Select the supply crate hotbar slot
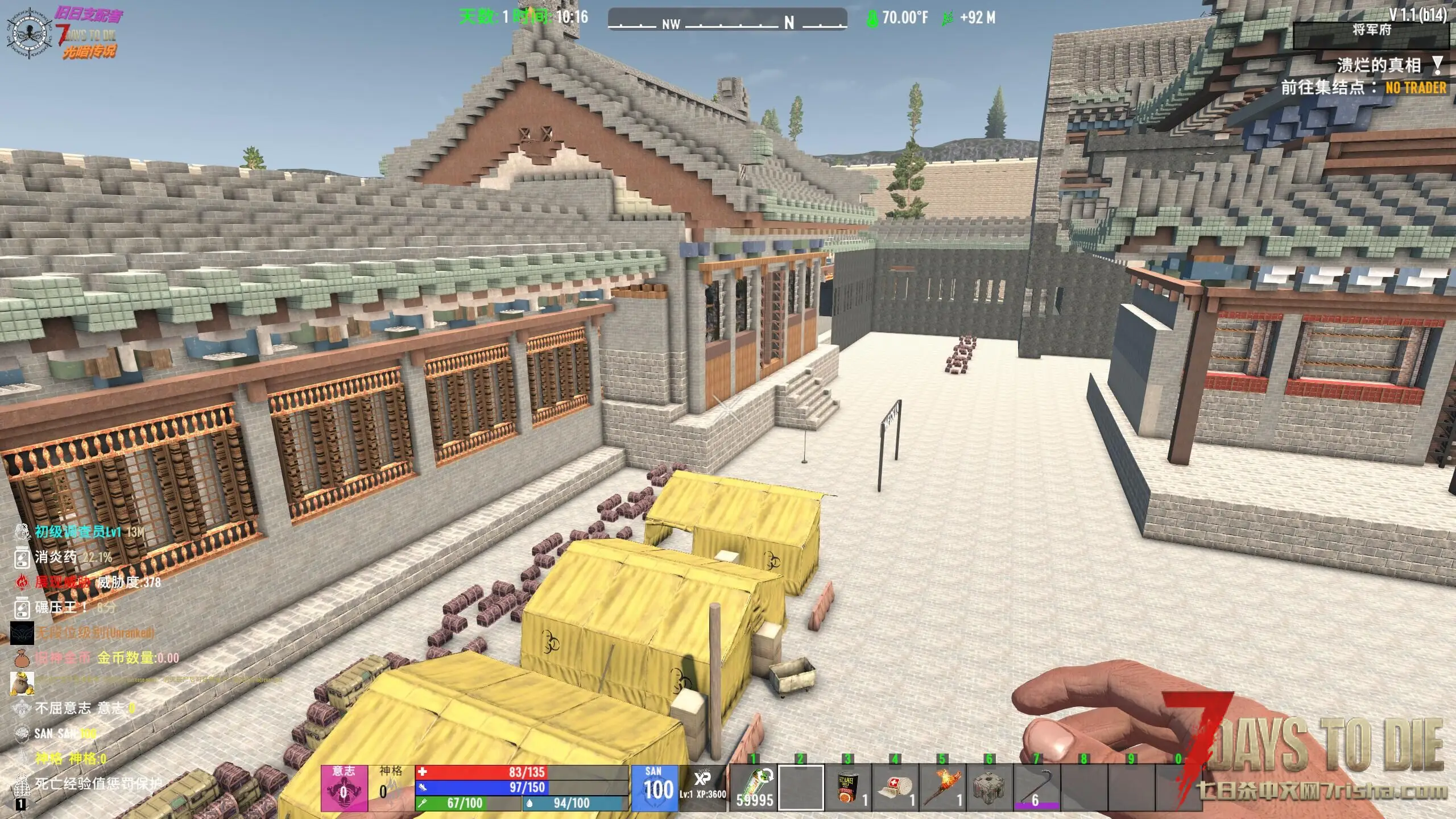The height and width of the screenshot is (819, 1456). coord(990,787)
